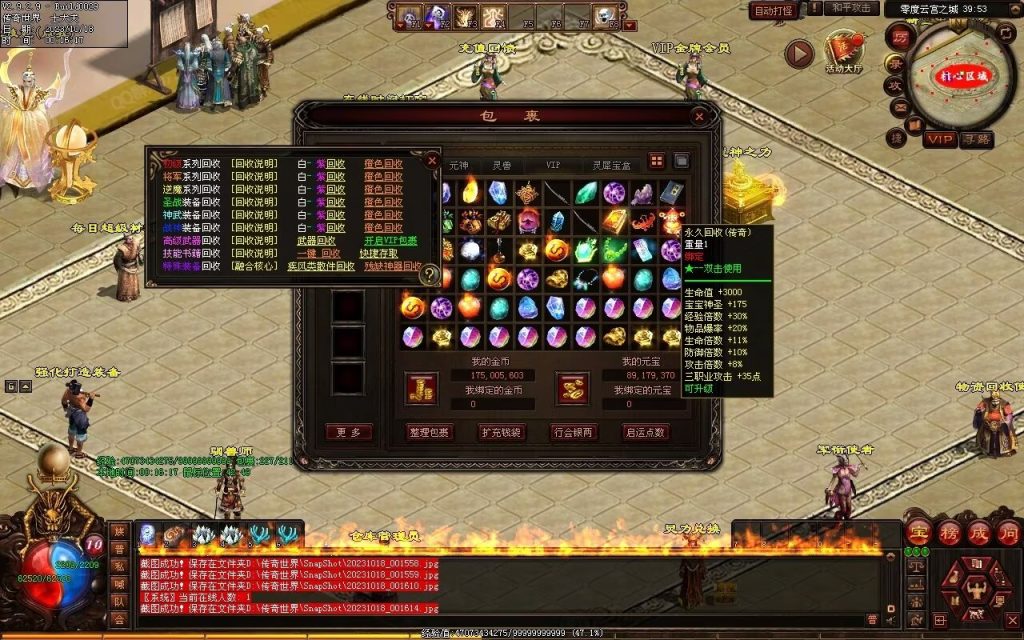The height and width of the screenshot is (640, 1024).
Task: Switch to the 灵兽 bag tab
Action: pyautogui.click(x=501, y=163)
